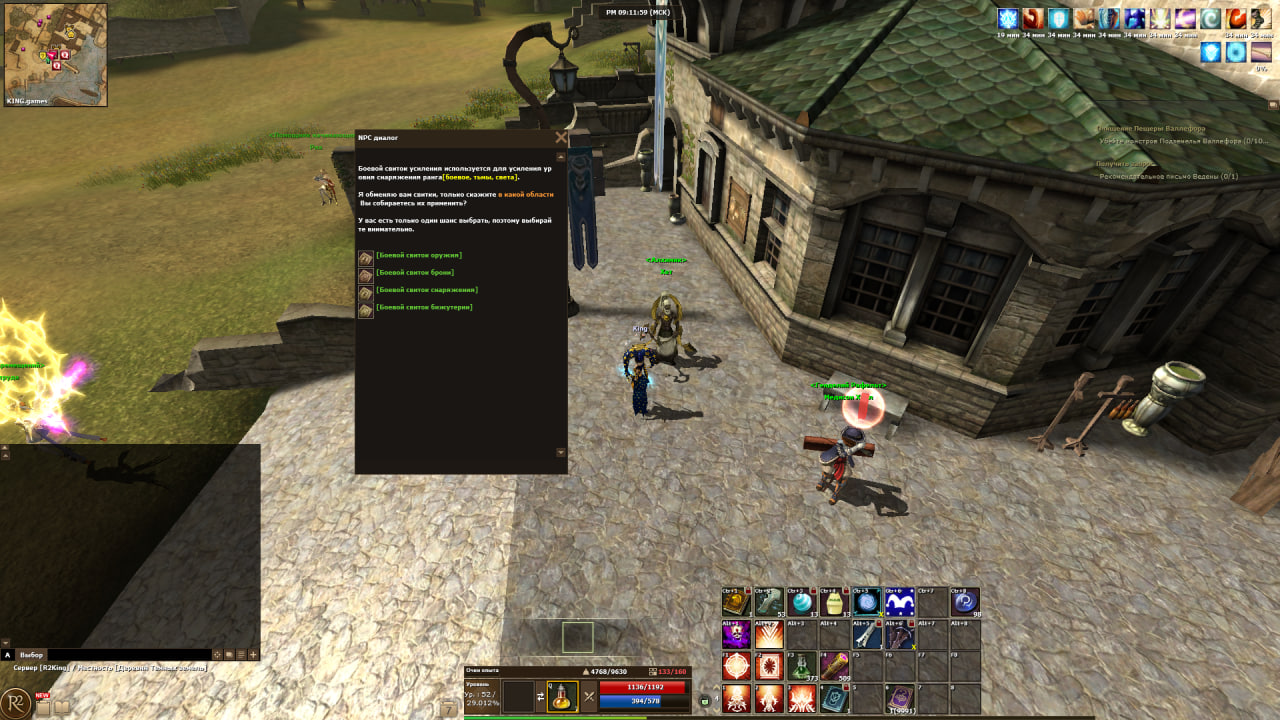Select the Боевой свиток брони option
Viewport: 1280px width, 720px height.
click(415, 273)
